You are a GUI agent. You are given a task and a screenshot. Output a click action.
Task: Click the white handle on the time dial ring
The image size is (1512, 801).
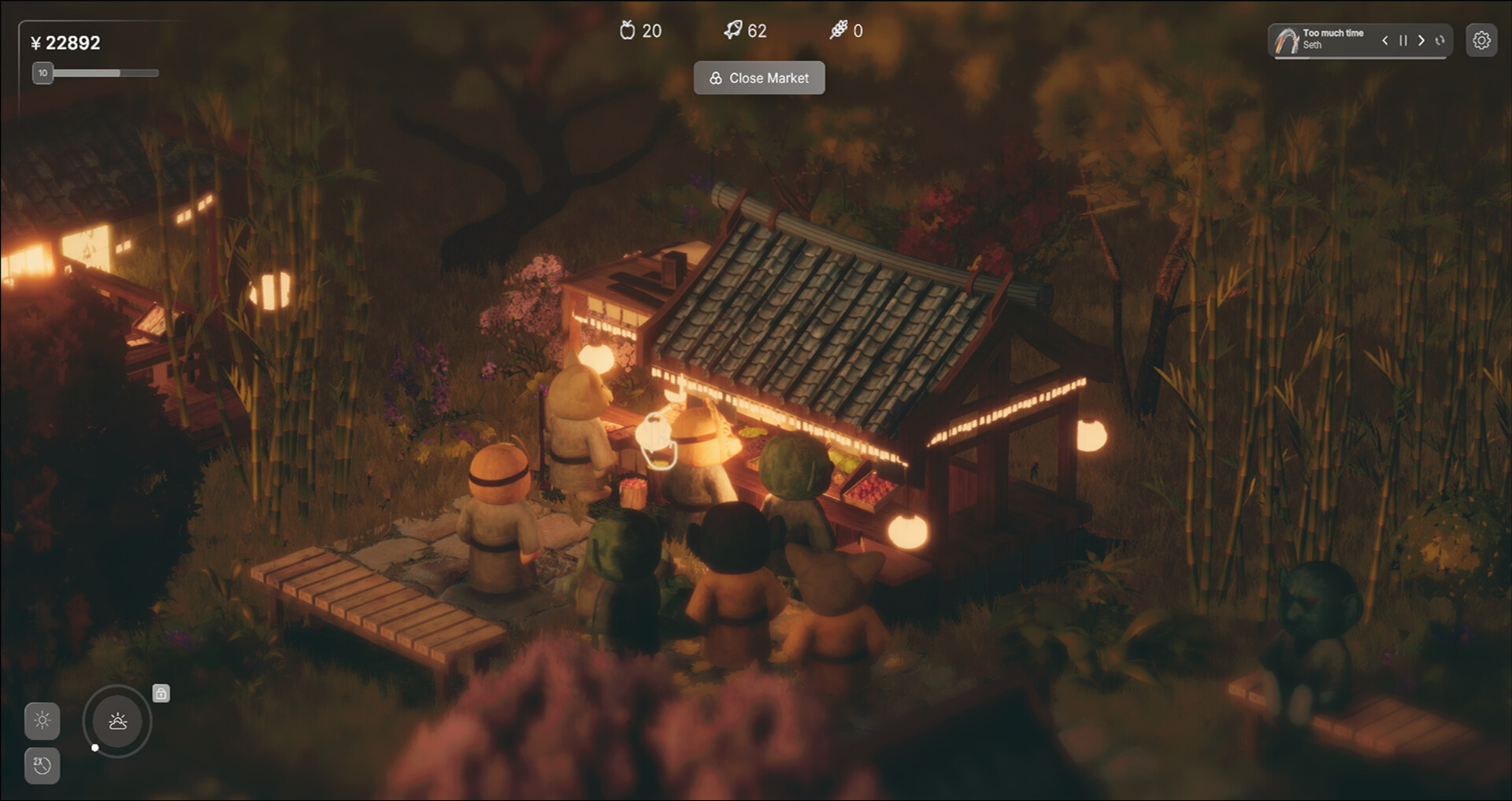tap(95, 747)
